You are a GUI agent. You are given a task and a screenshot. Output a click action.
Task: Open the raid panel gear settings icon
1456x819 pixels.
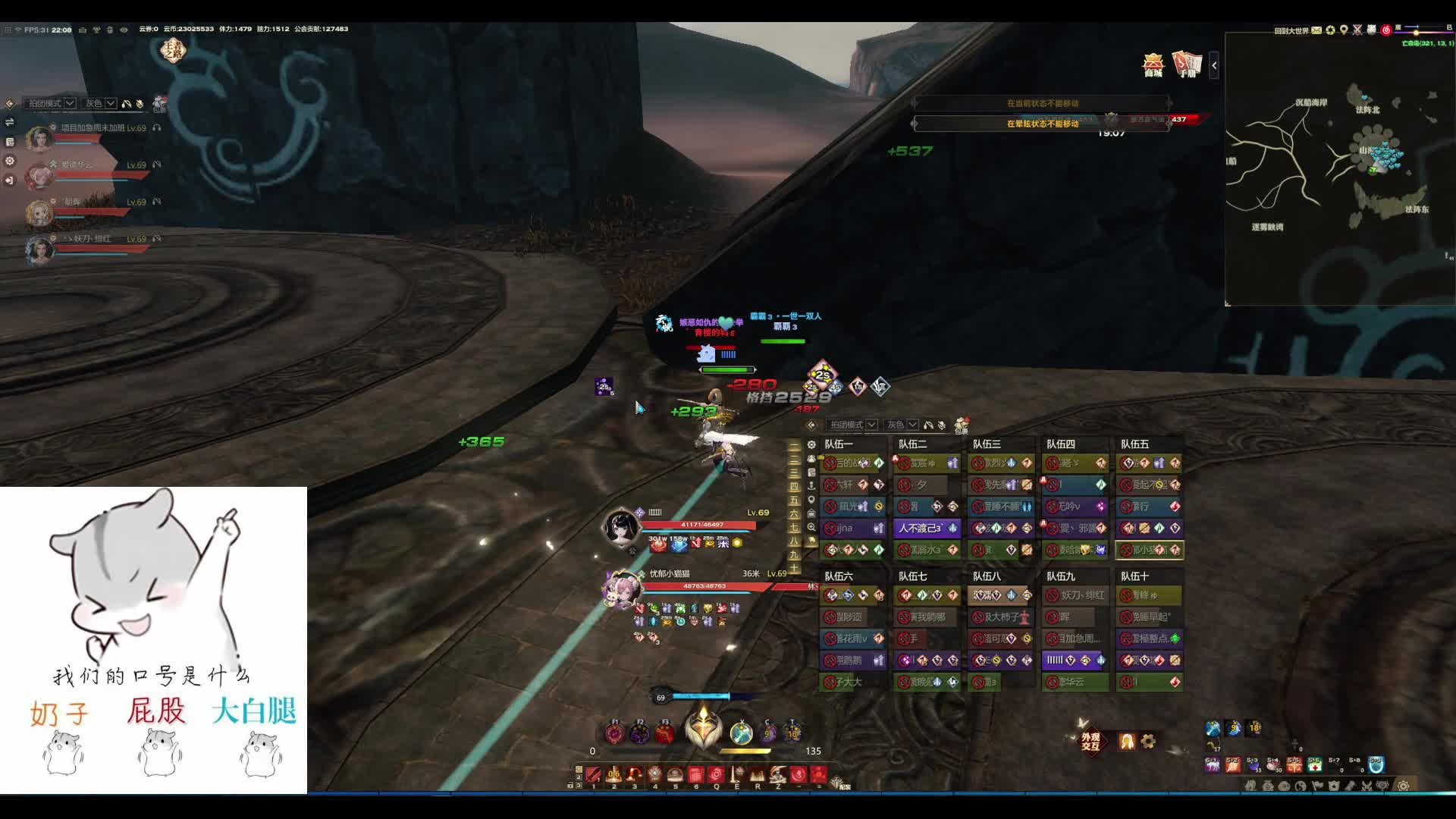click(x=811, y=444)
